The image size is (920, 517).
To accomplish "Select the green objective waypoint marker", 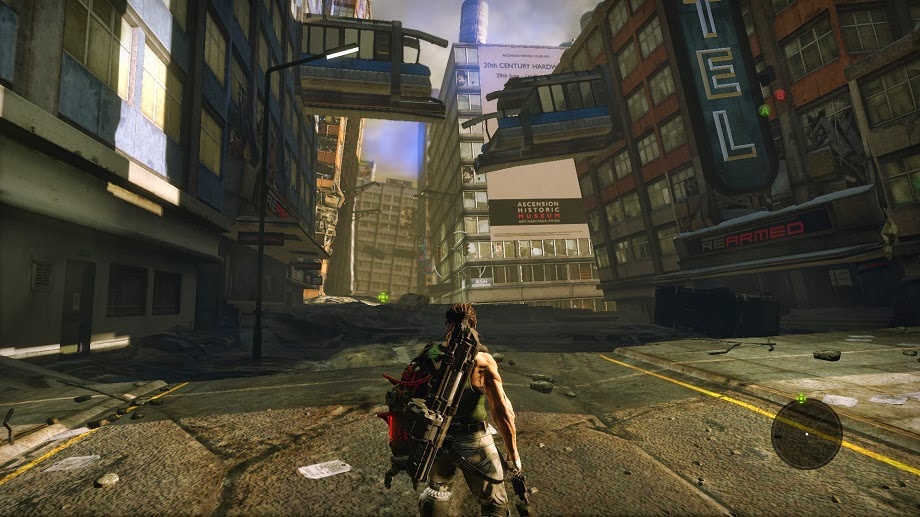I will [x=383, y=297].
